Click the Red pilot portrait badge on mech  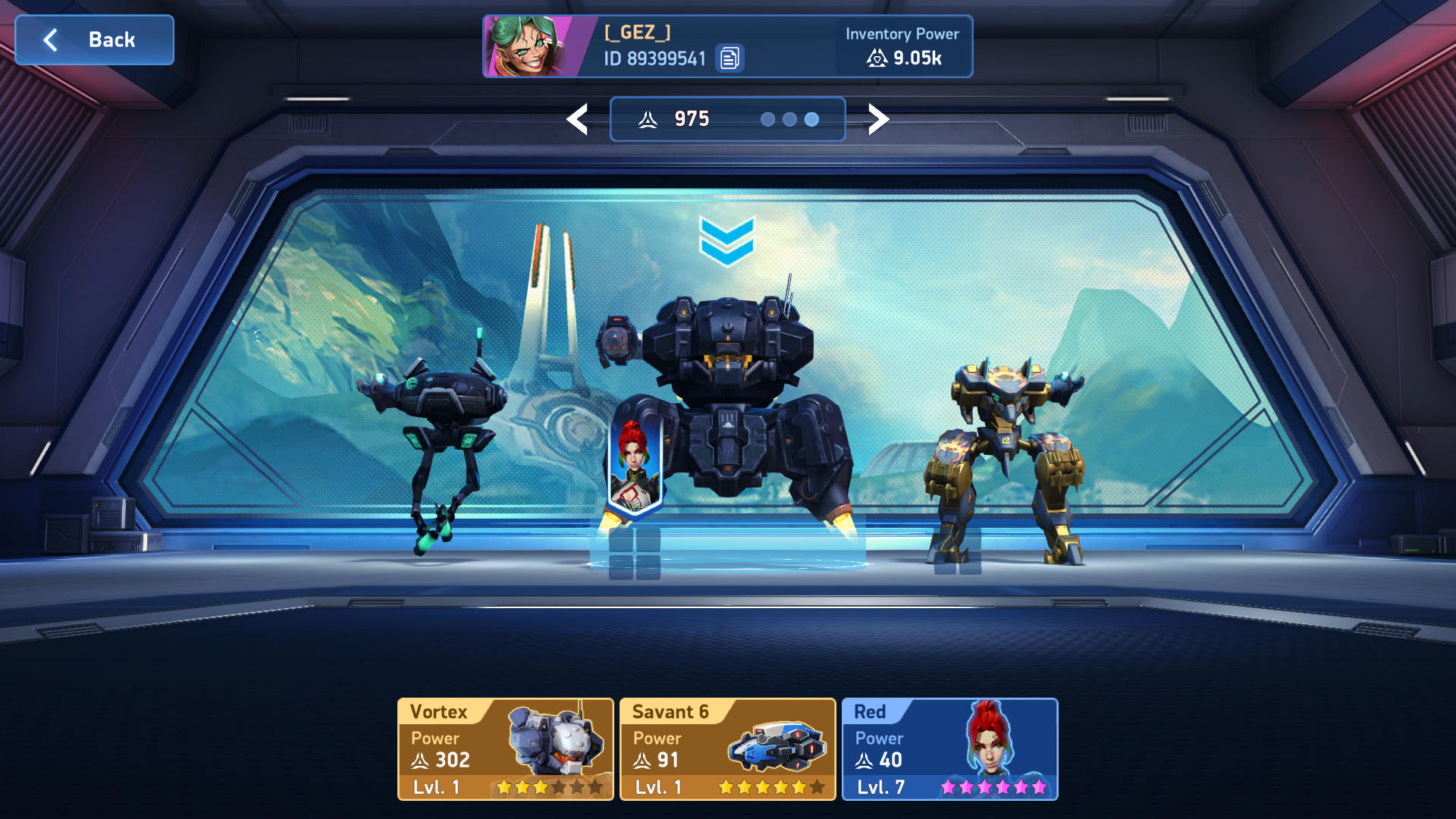click(x=635, y=466)
